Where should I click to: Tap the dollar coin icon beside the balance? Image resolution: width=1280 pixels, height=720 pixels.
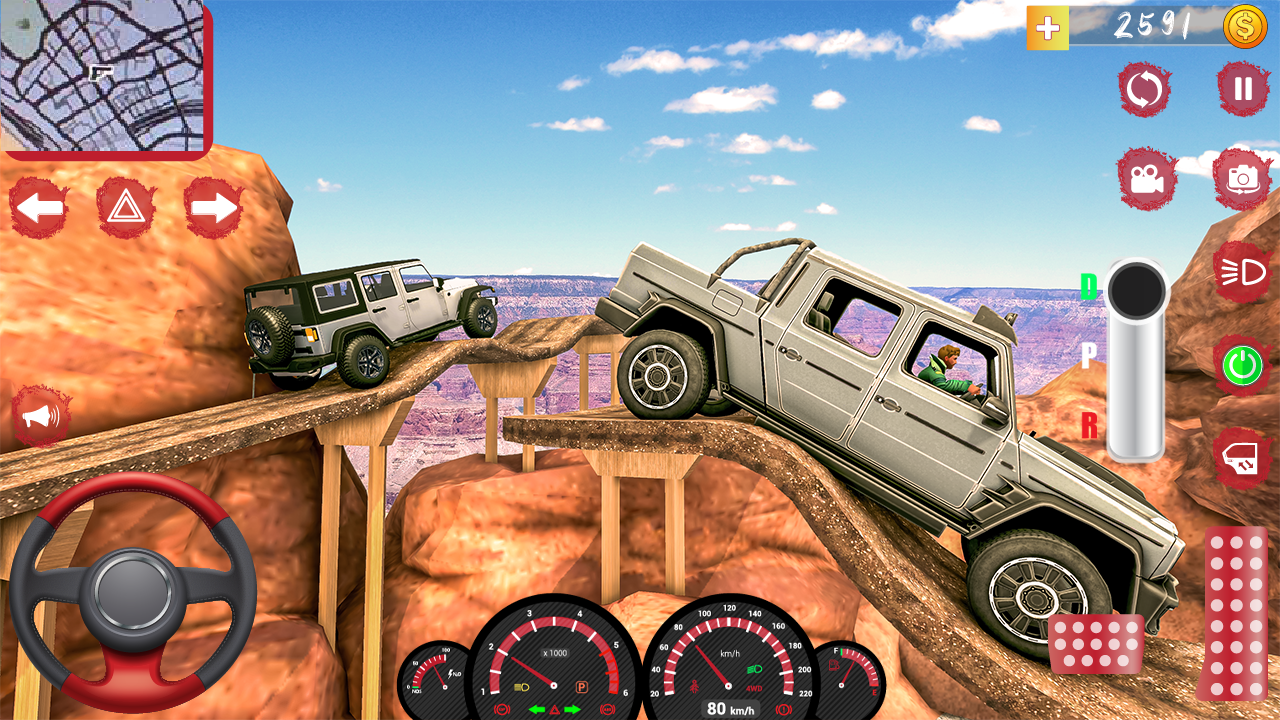click(1241, 28)
